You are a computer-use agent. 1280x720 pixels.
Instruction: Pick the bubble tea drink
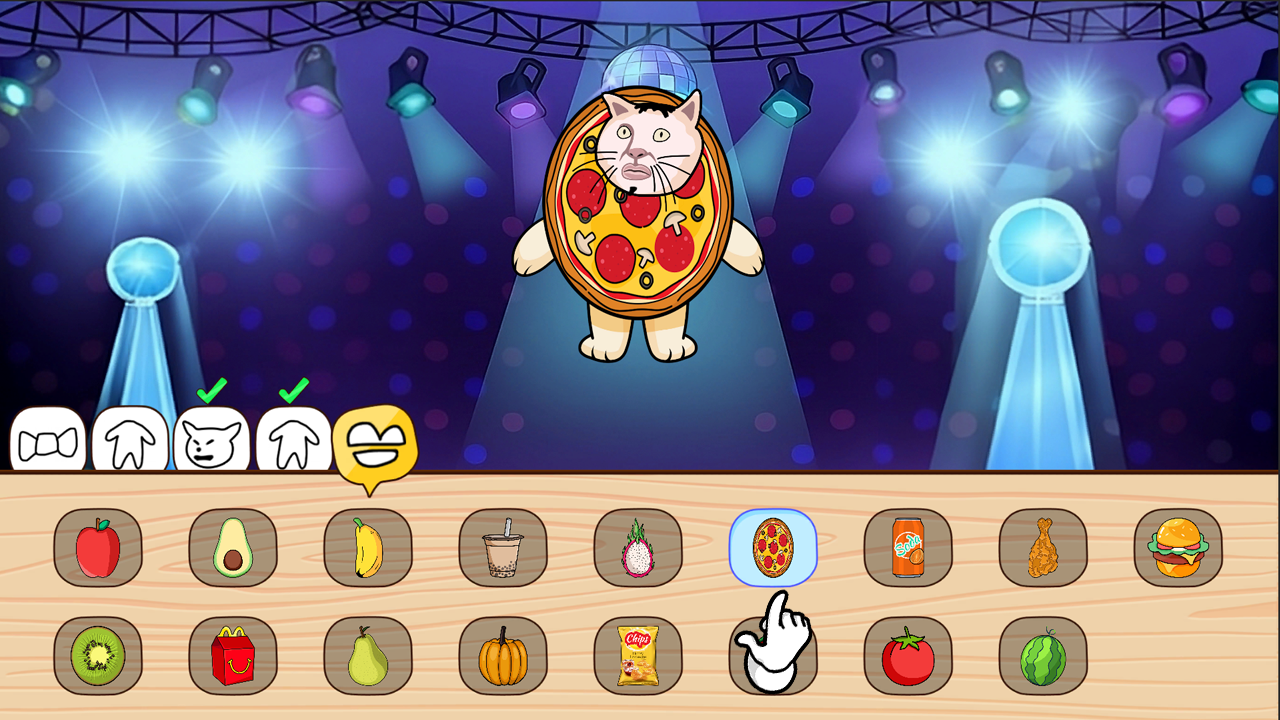pos(504,546)
